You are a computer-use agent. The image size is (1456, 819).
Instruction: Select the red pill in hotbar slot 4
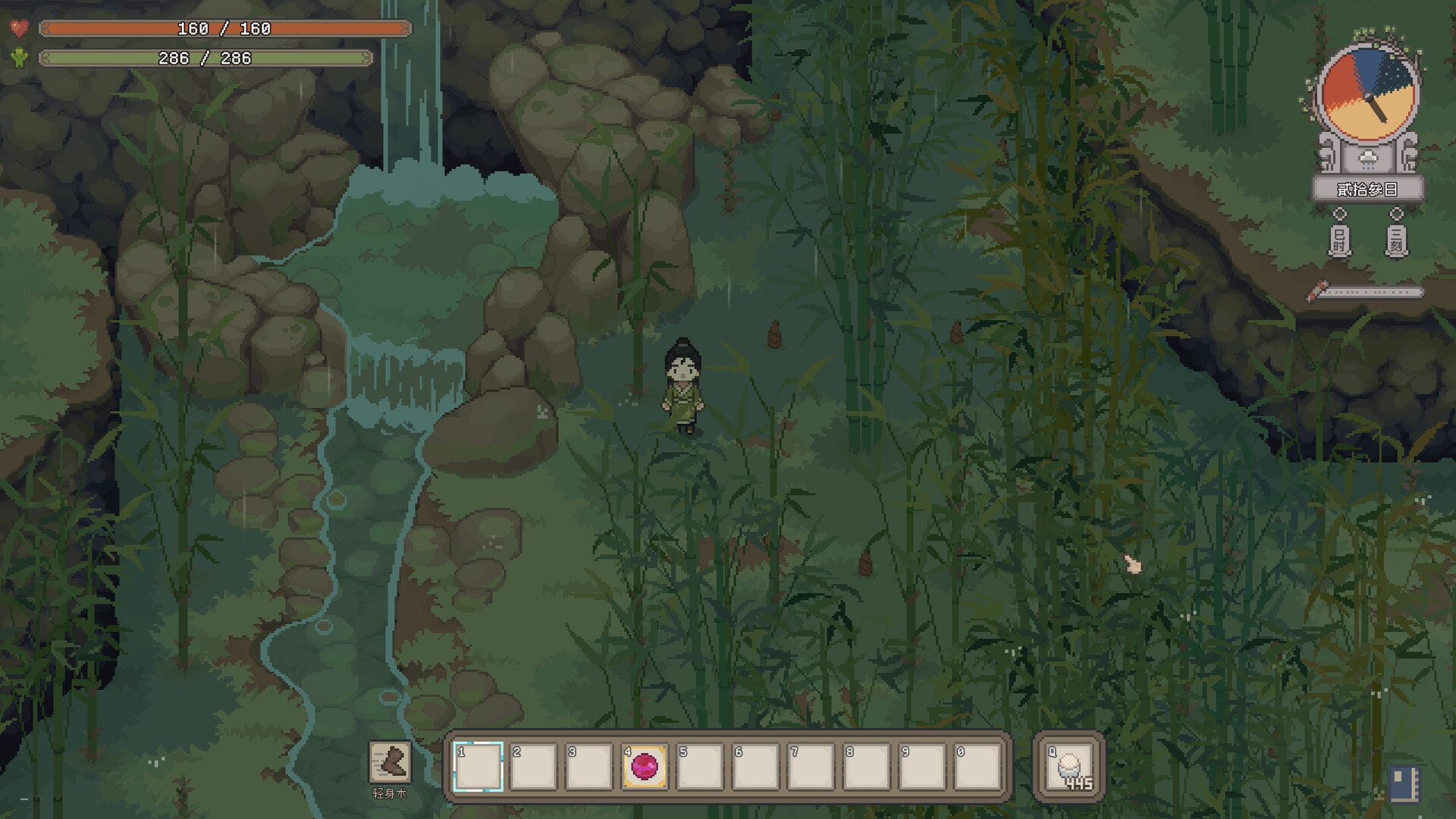pyautogui.click(x=645, y=767)
